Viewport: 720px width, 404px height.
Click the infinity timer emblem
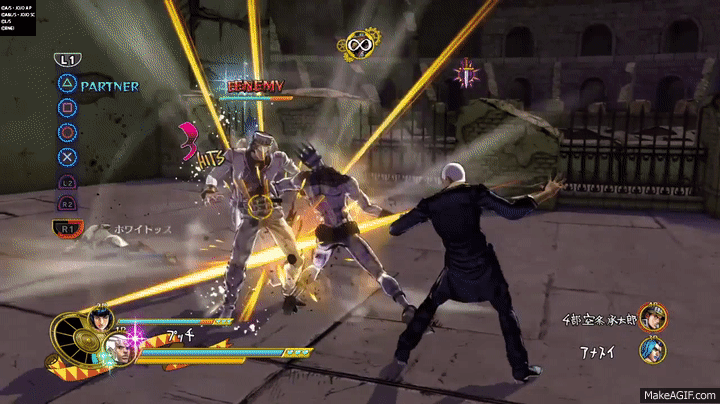(x=356, y=44)
